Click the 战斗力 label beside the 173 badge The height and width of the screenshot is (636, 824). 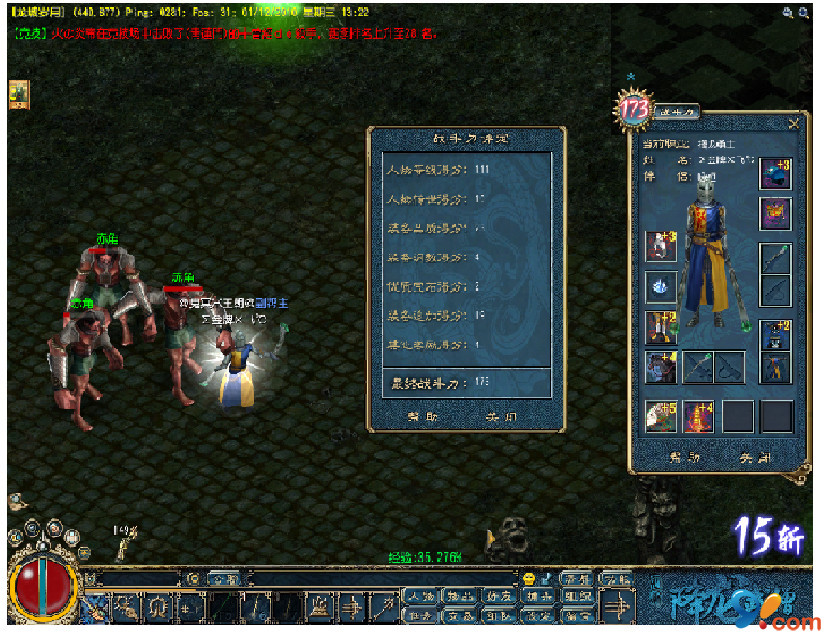(x=676, y=113)
